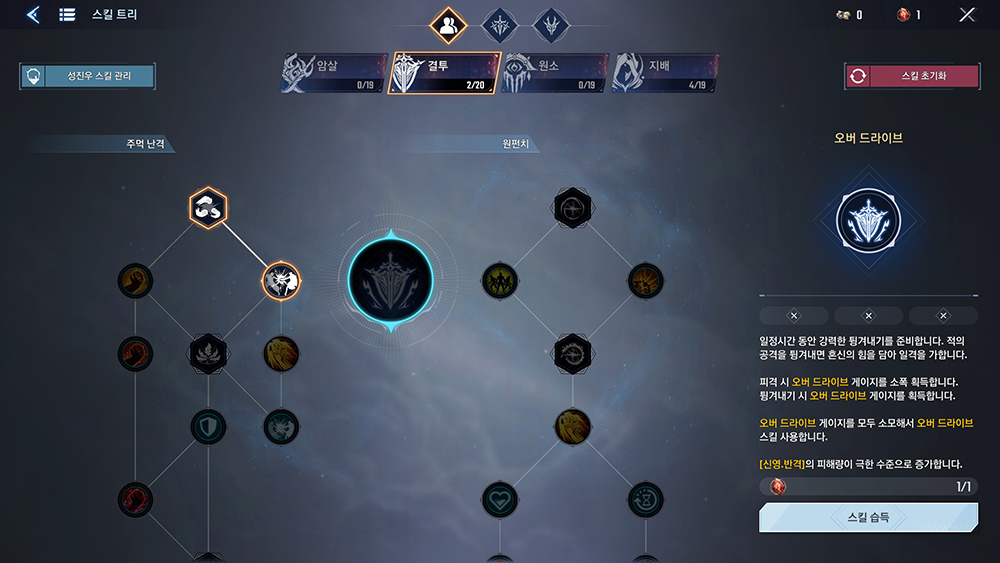Close the skill tree screen
Viewport: 1000px width, 563px height.
pyautogui.click(x=967, y=15)
